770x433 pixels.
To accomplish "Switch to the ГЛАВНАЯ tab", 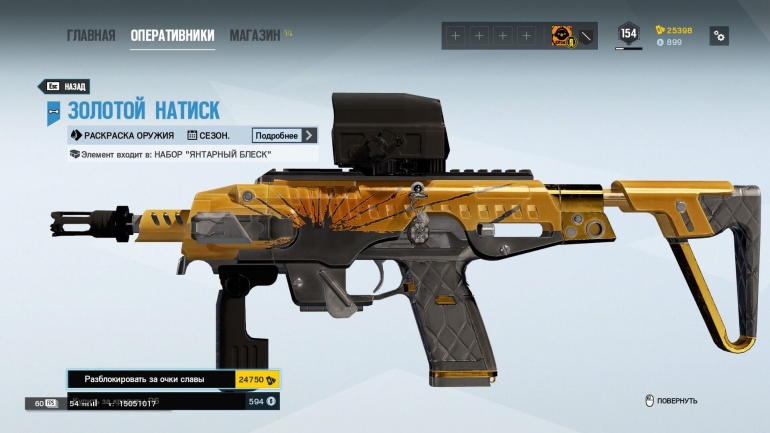I will (x=91, y=36).
